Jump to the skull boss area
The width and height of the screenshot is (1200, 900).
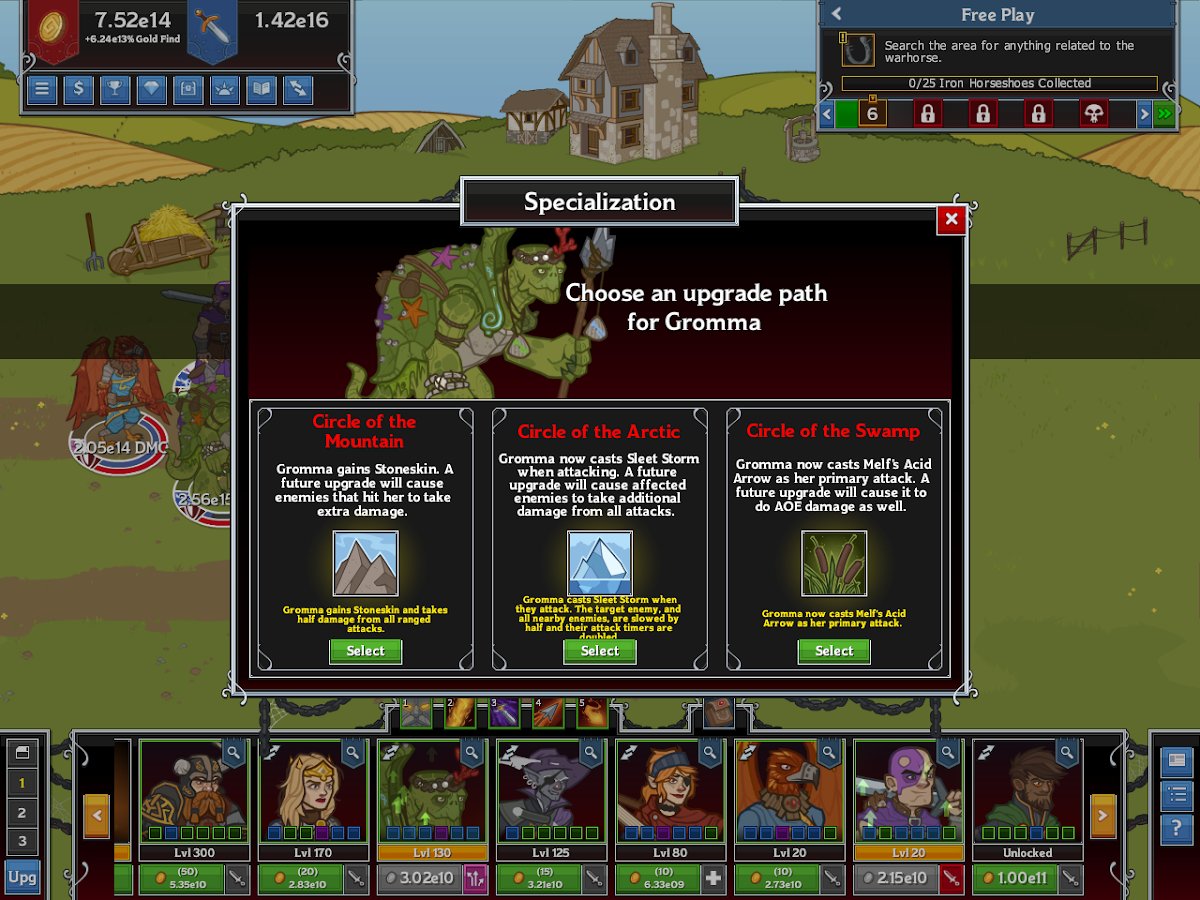point(1094,114)
